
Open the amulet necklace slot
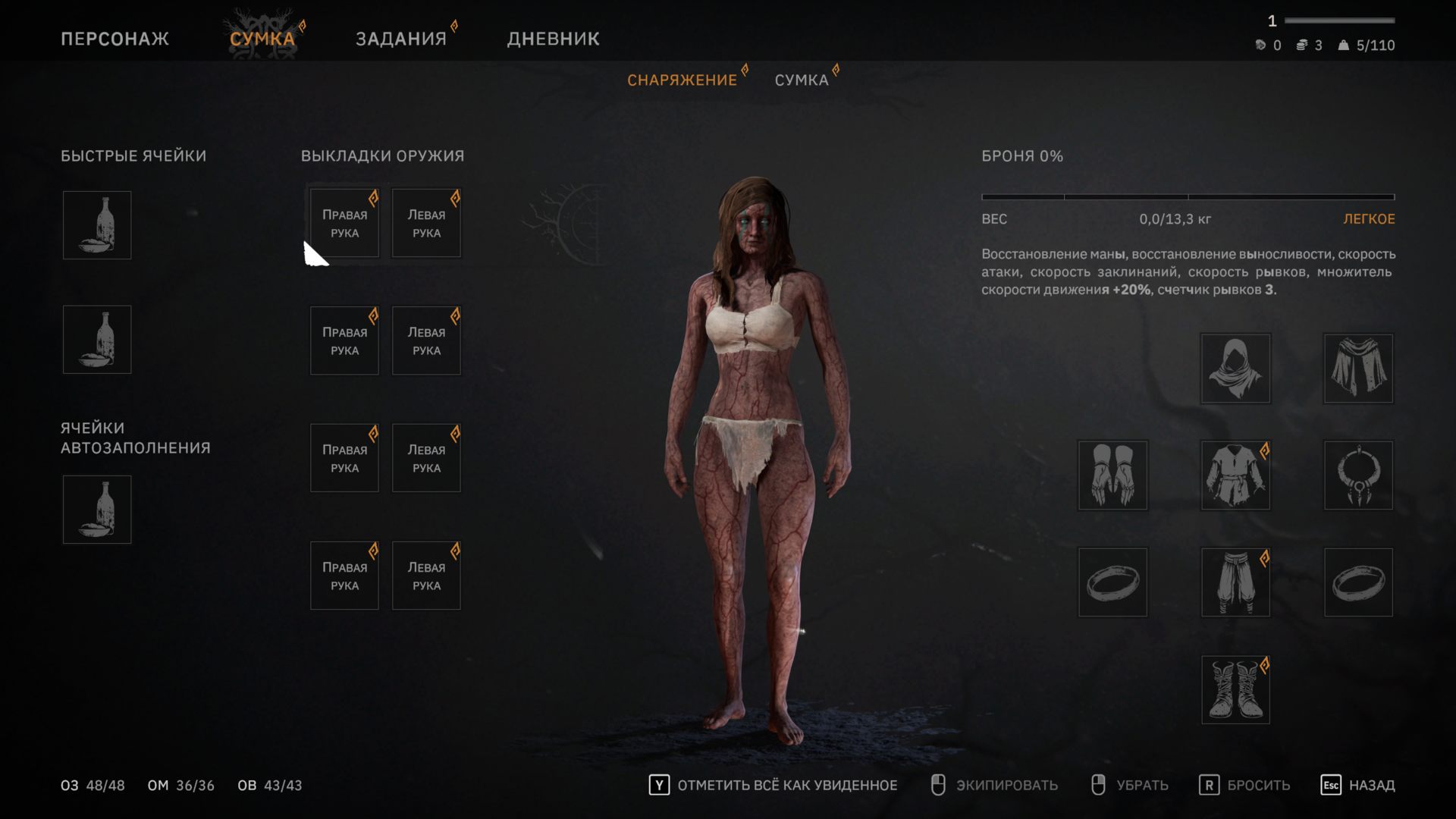(x=1358, y=475)
